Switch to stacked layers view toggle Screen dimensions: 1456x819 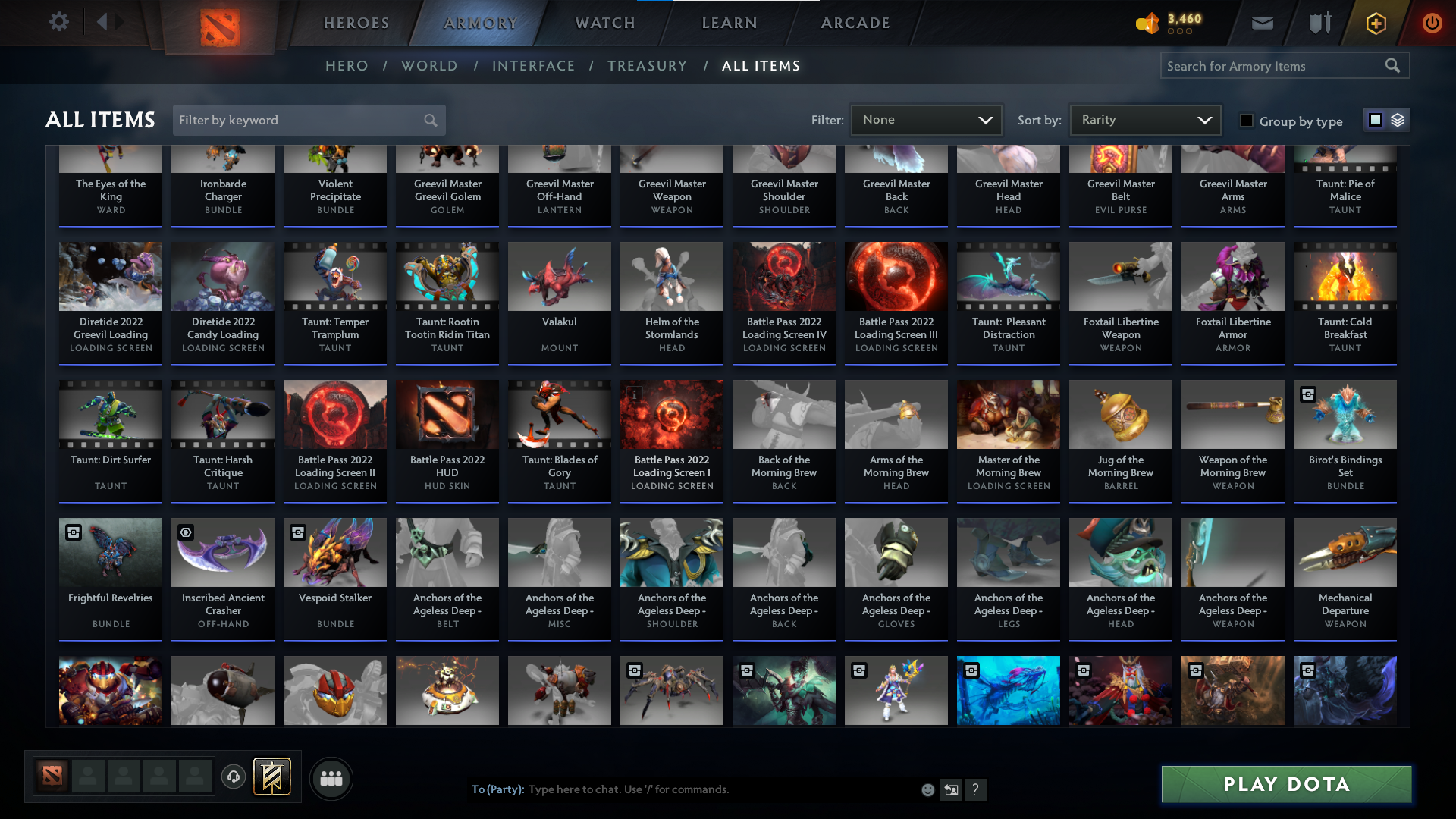point(1397,120)
